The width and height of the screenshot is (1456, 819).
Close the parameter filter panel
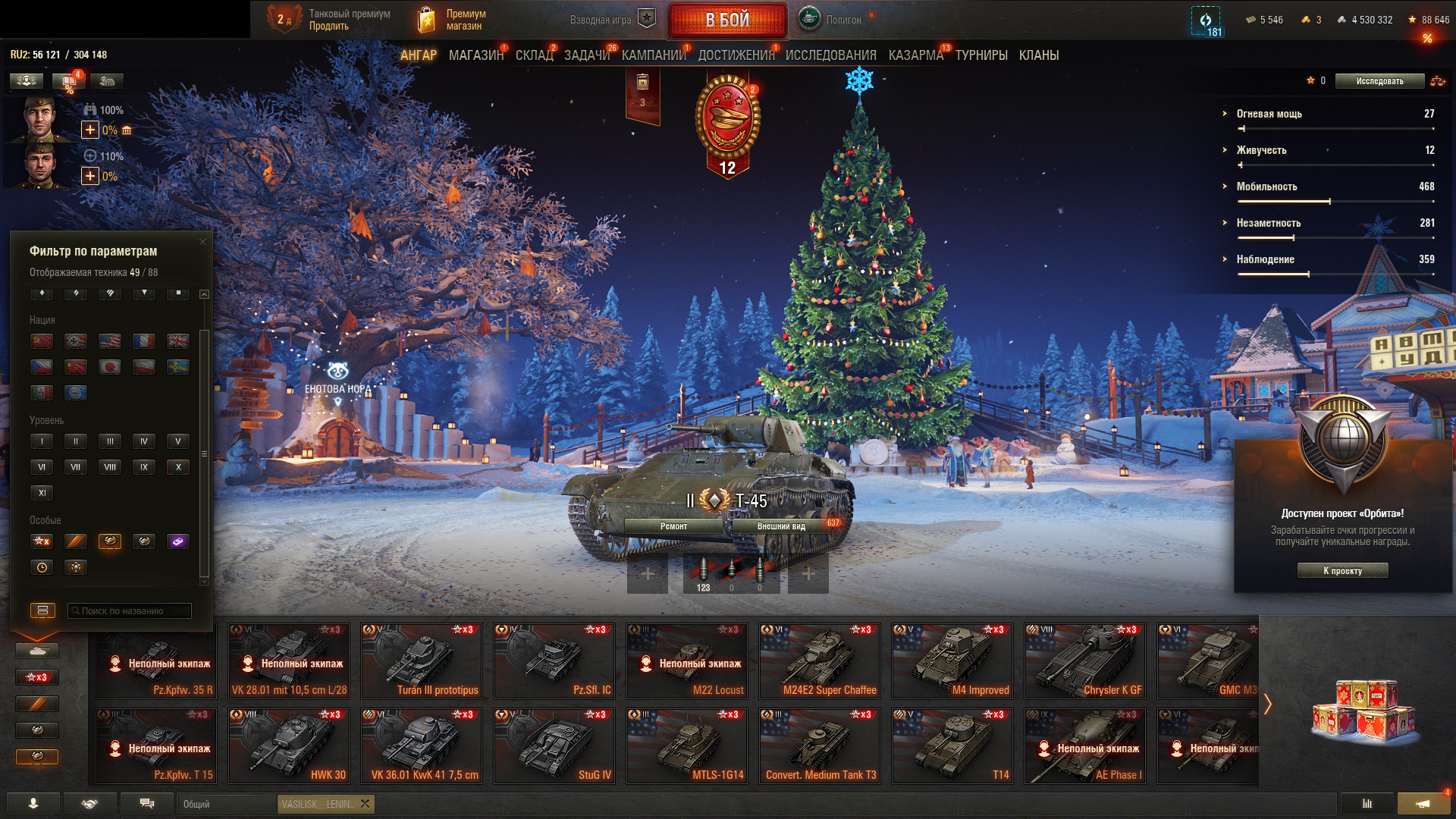202,242
